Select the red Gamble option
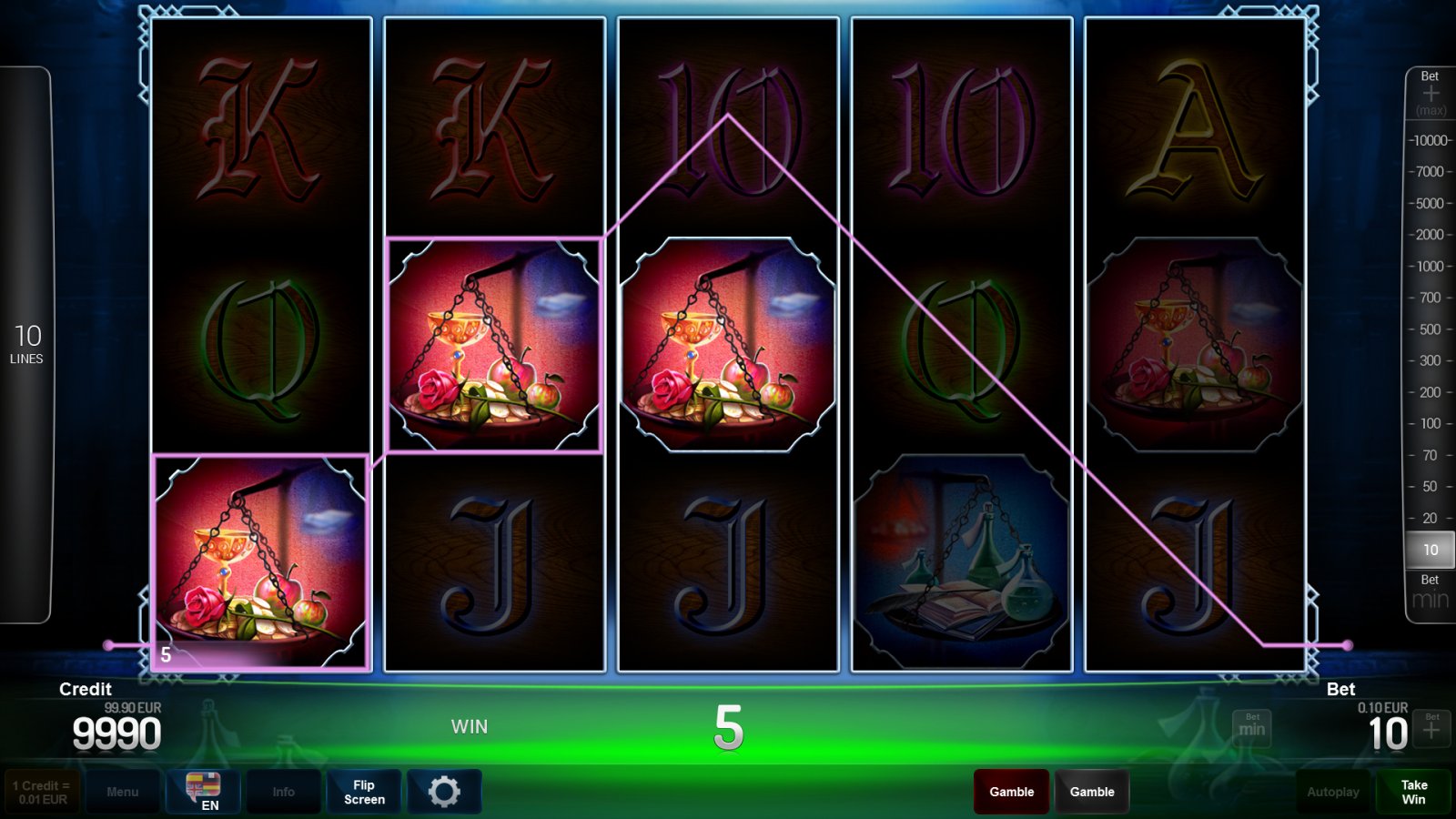 click(x=1010, y=792)
